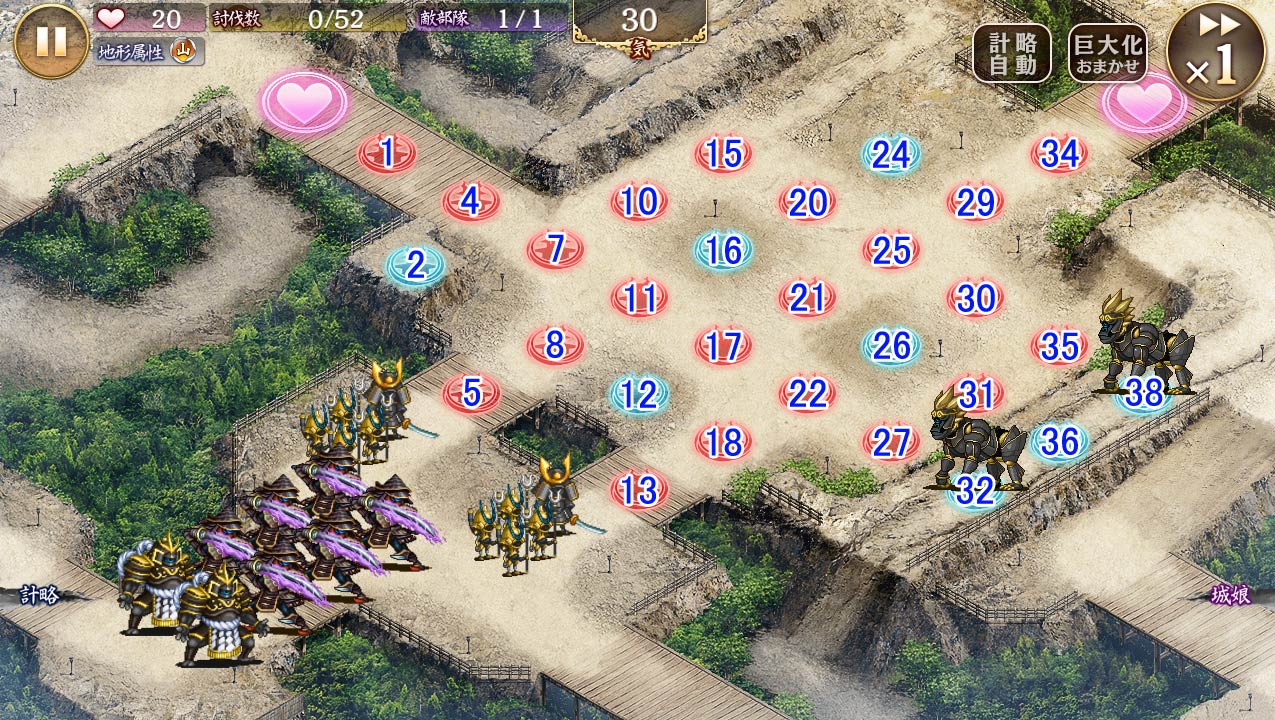Image resolution: width=1275 pixels, height=720 pixels.
Task: Select blue deployment tile 2
Action: click(416, 266)
